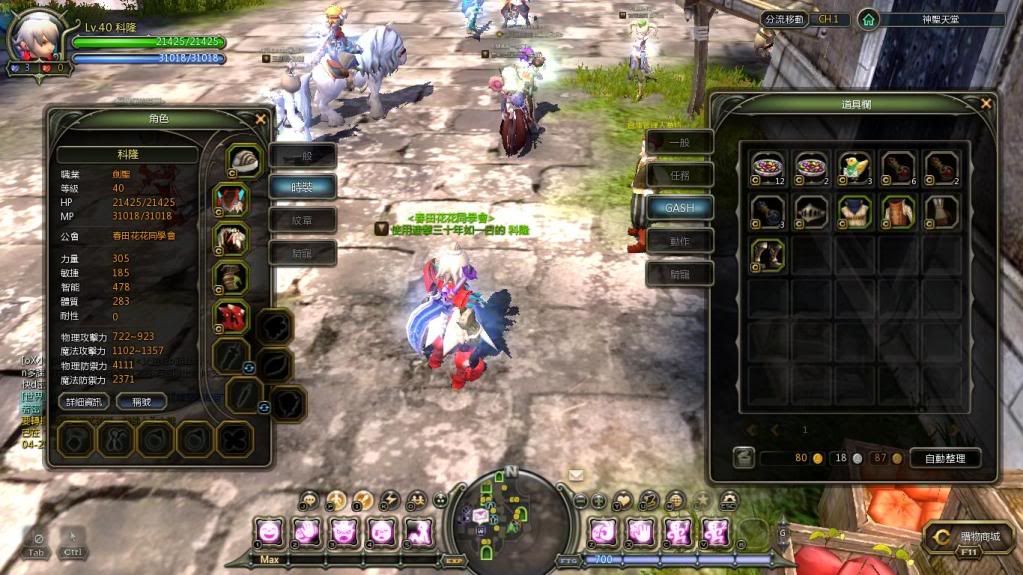1023x575 pixels.
Task: Select the green parrot item slot
Action: click(854, 167)
